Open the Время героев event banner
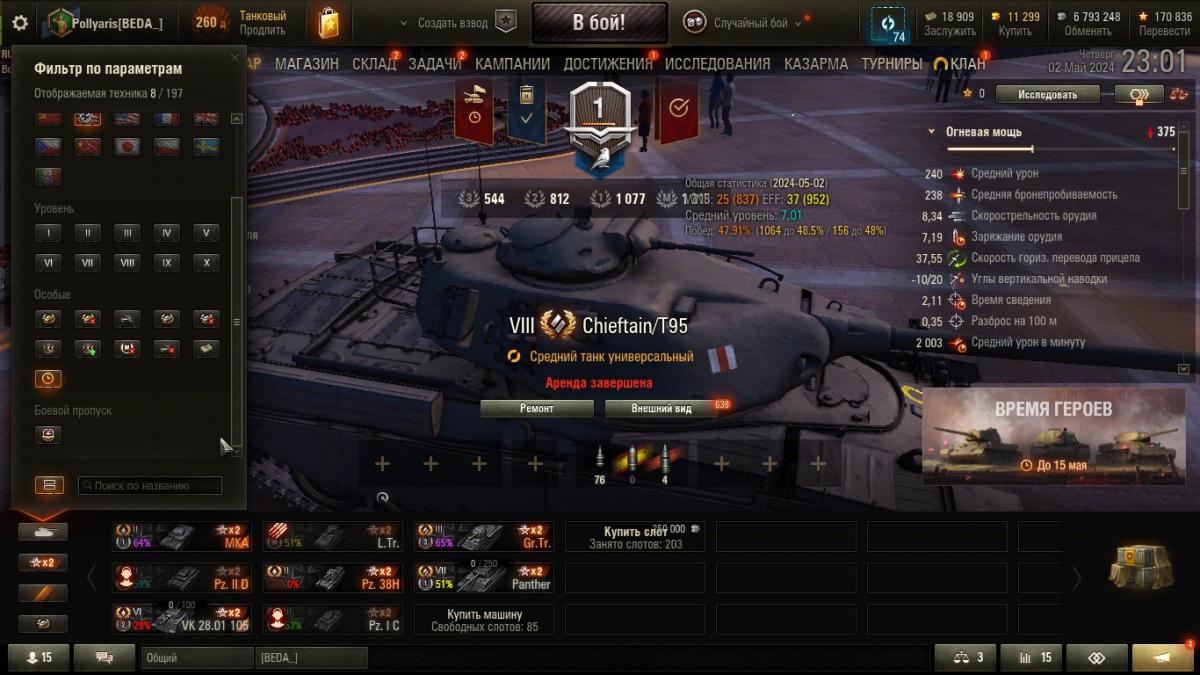This screenshot has height=675, width=1200. pos(1053,437)
